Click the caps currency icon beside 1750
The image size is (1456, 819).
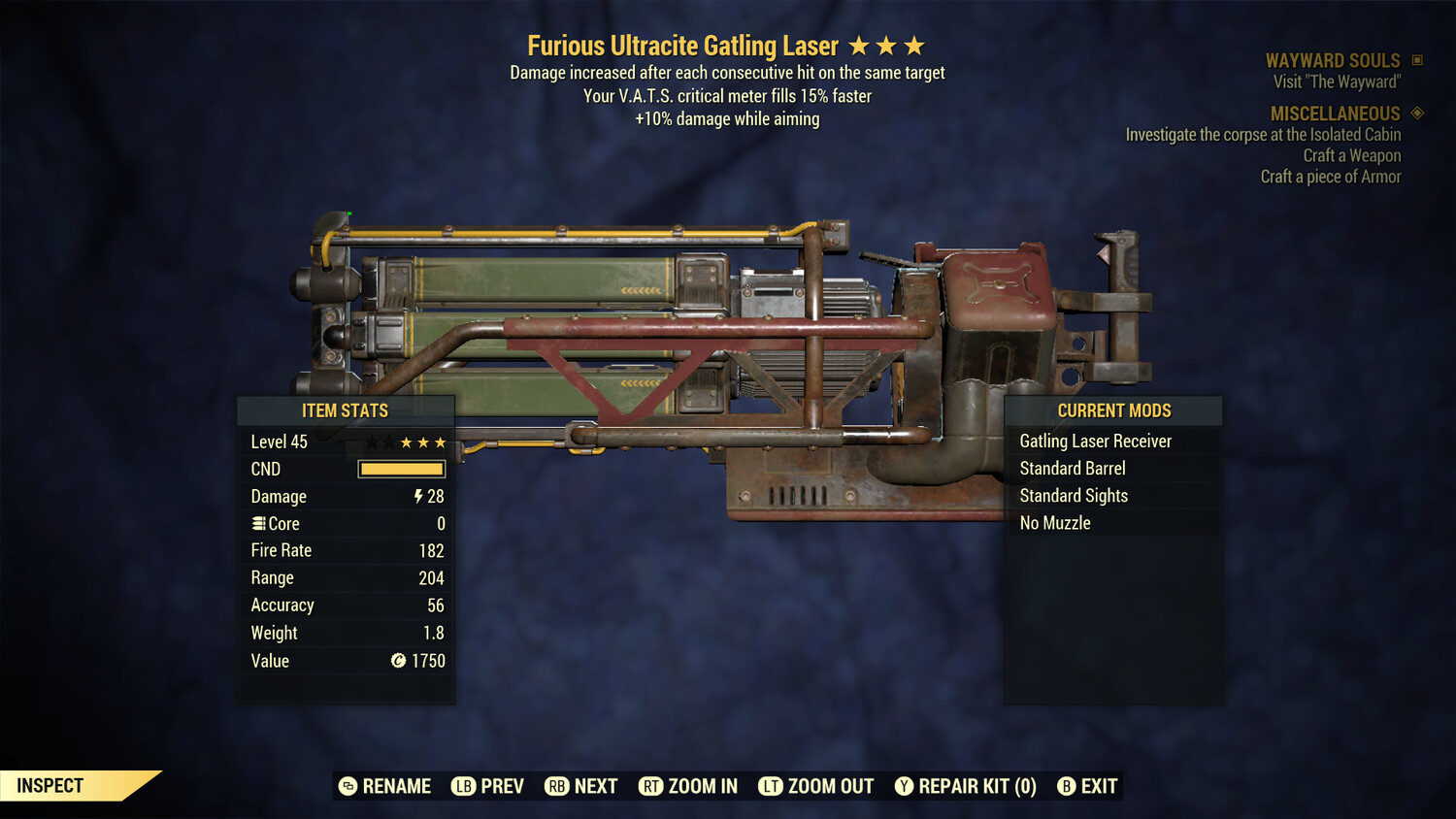pyautogui.click(x=399, y=661)
